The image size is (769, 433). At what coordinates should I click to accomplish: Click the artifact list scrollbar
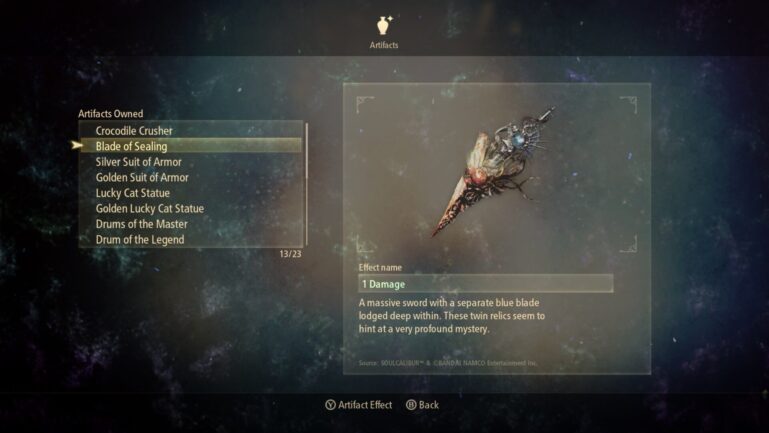[x=306, y=185]
